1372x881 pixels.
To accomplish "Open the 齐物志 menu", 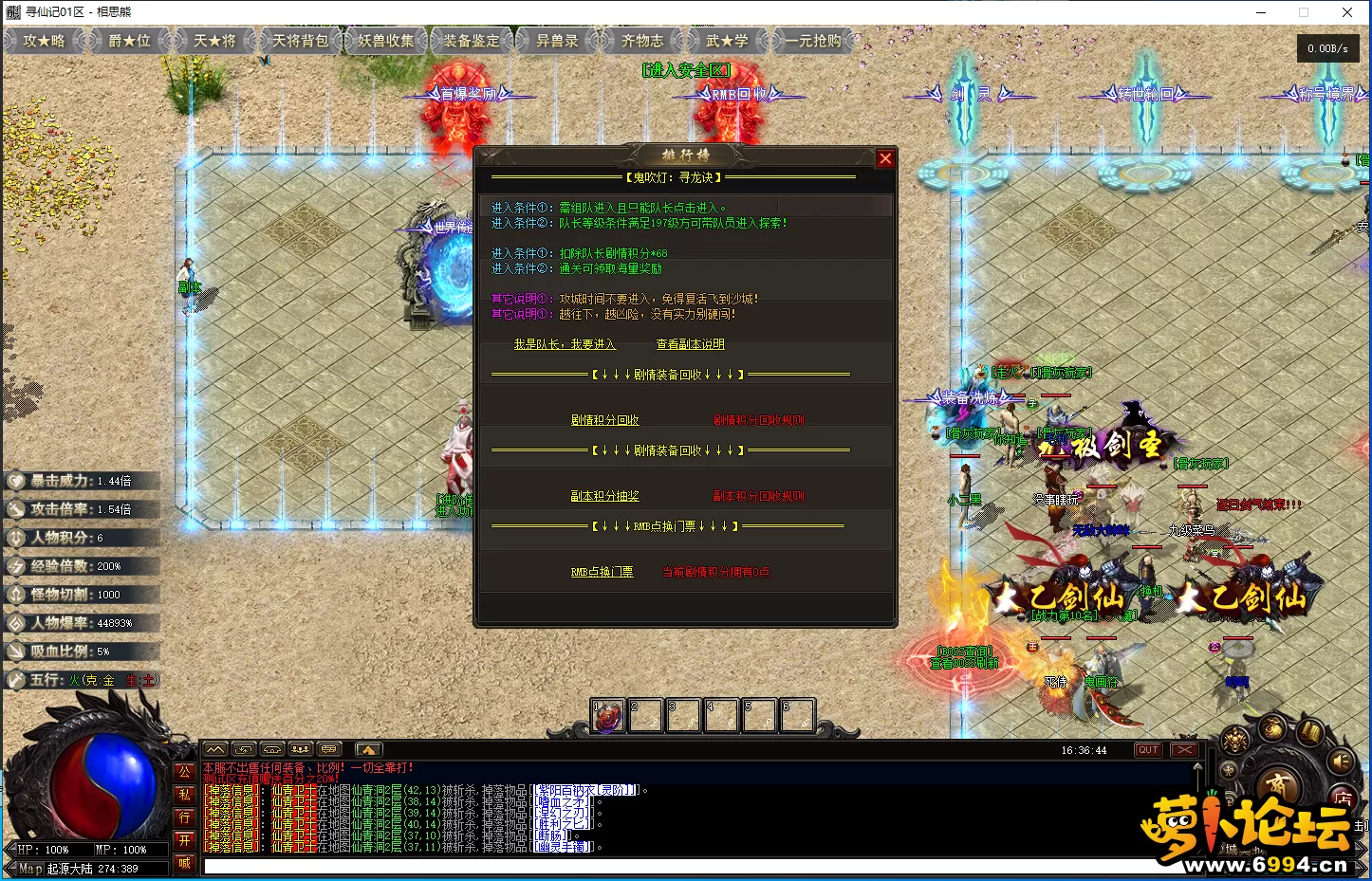I will [642, 41].
